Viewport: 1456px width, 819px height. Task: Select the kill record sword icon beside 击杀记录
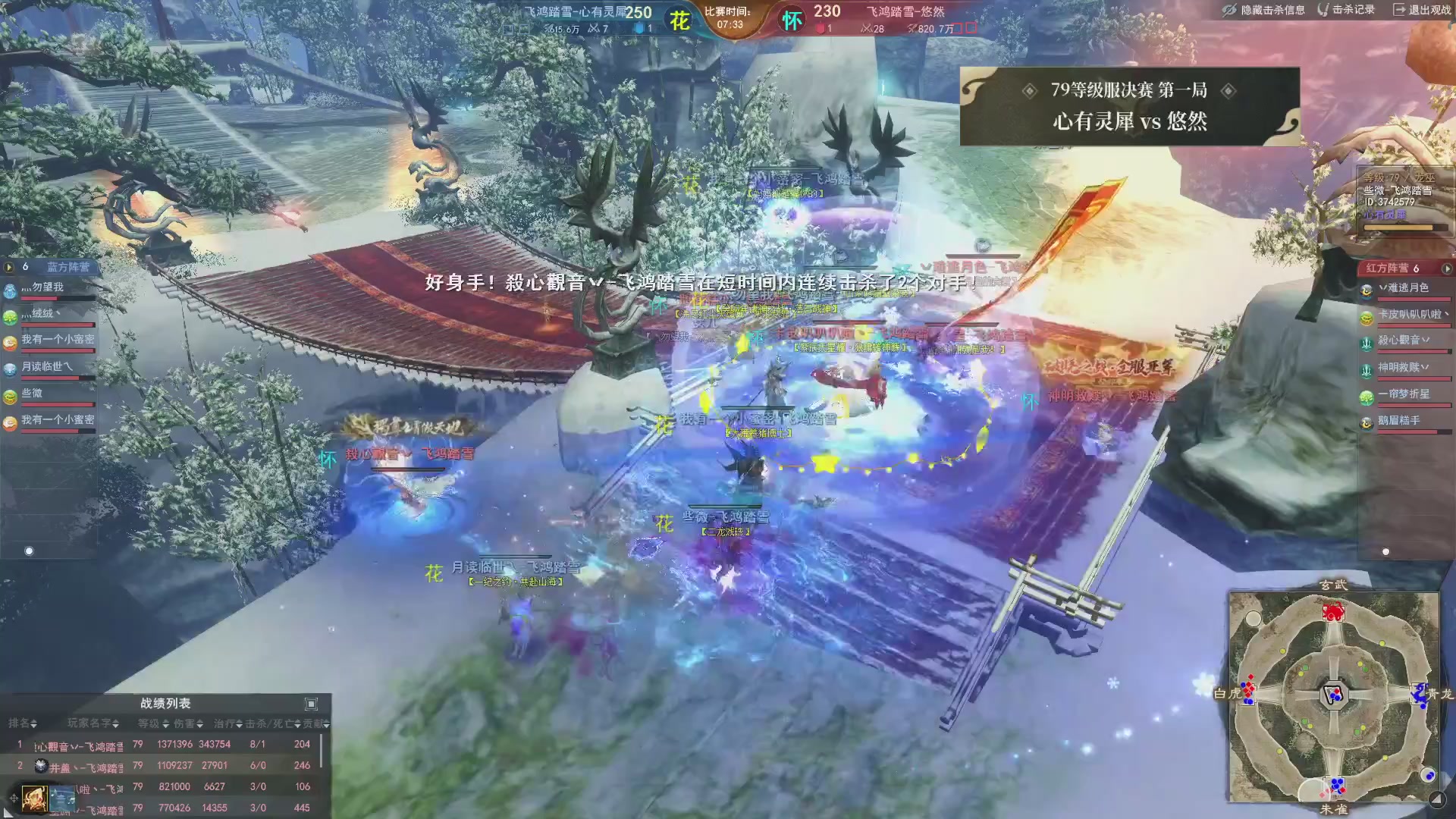[x=1325, y=10]
